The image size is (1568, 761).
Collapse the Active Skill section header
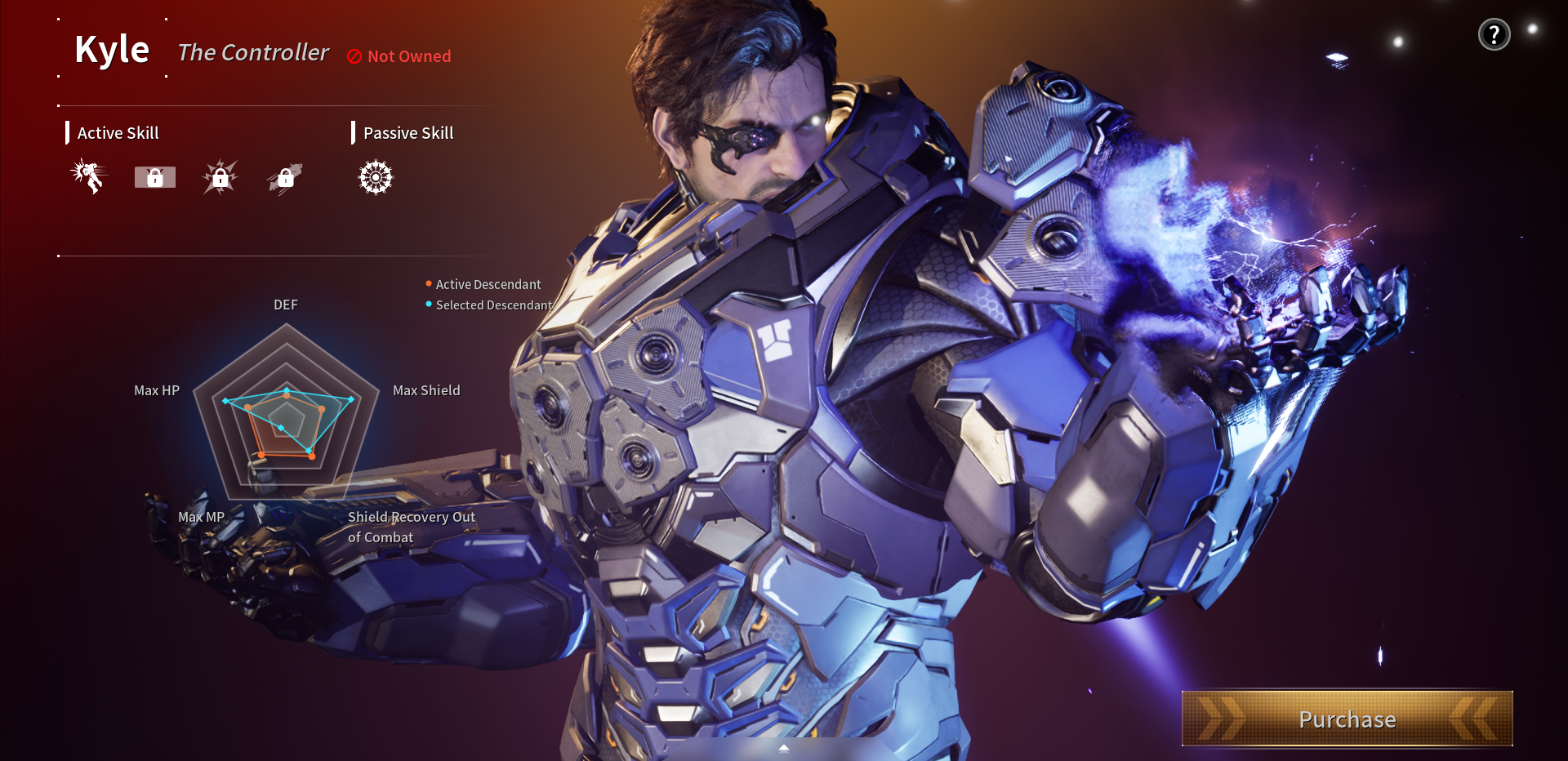pyautogui.click(x=118, y=132)
